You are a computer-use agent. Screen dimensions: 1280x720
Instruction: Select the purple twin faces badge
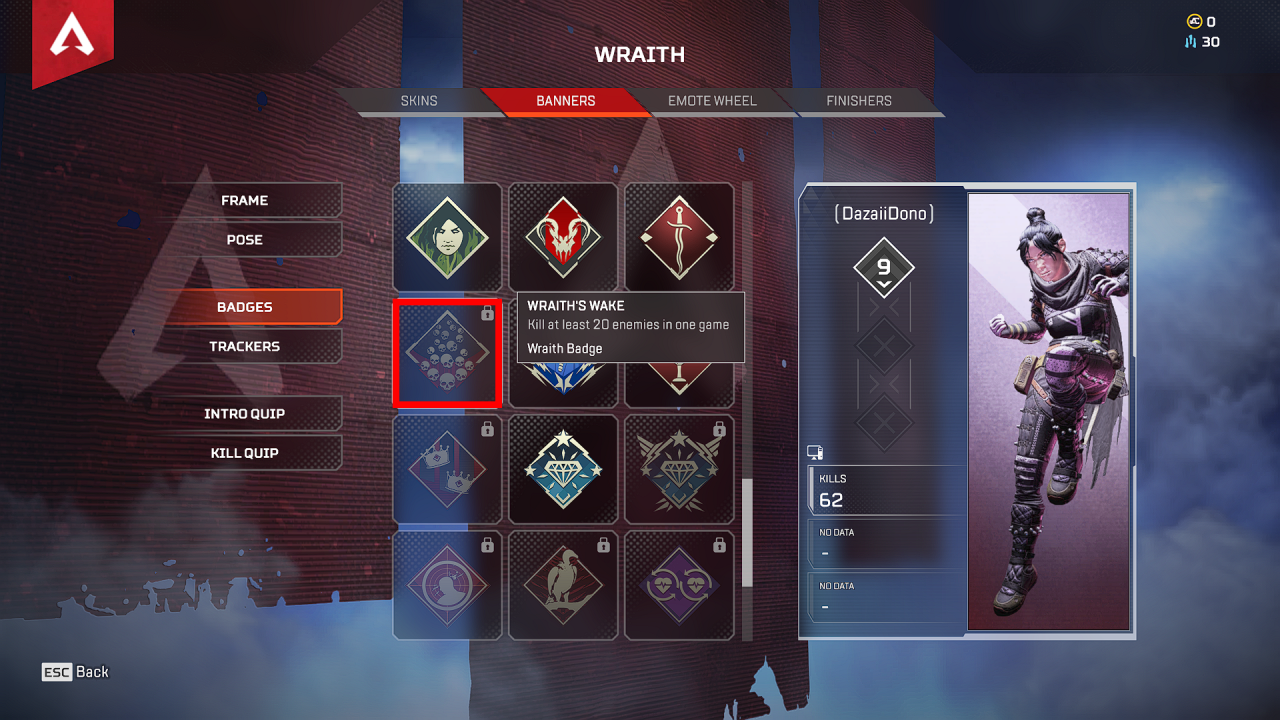(680, 585)
